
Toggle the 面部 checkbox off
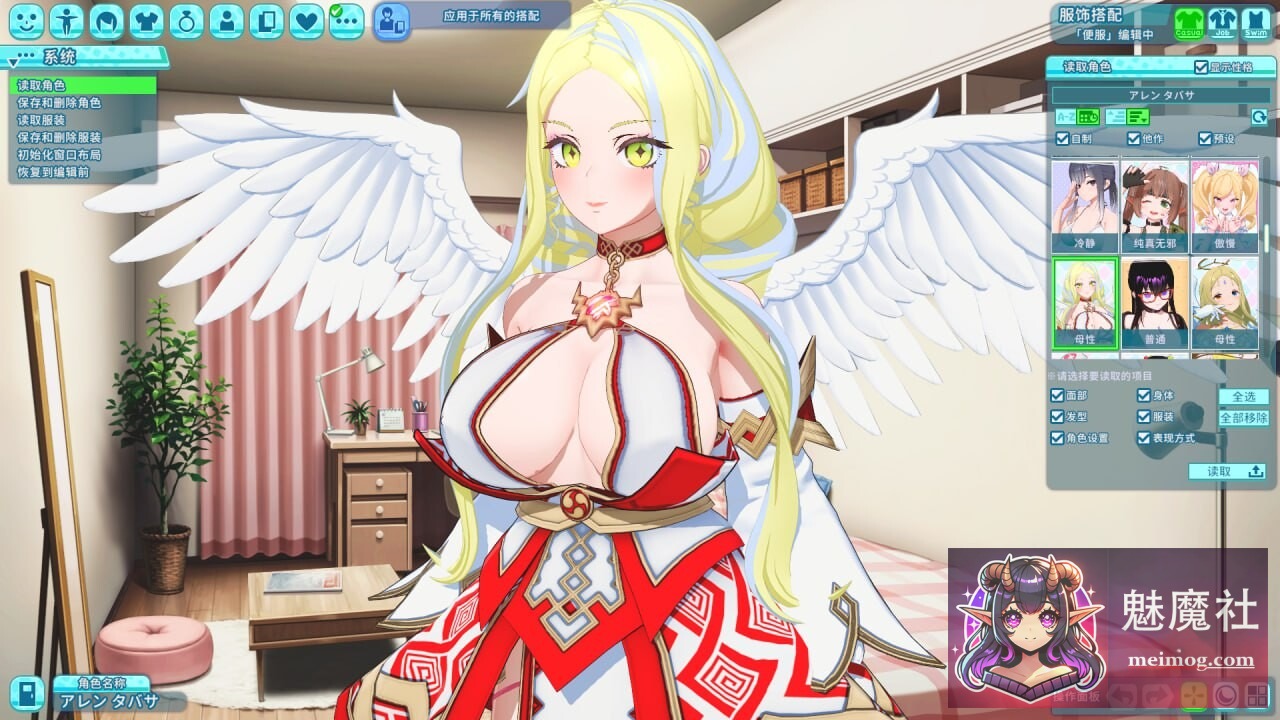pos(1055,395)
